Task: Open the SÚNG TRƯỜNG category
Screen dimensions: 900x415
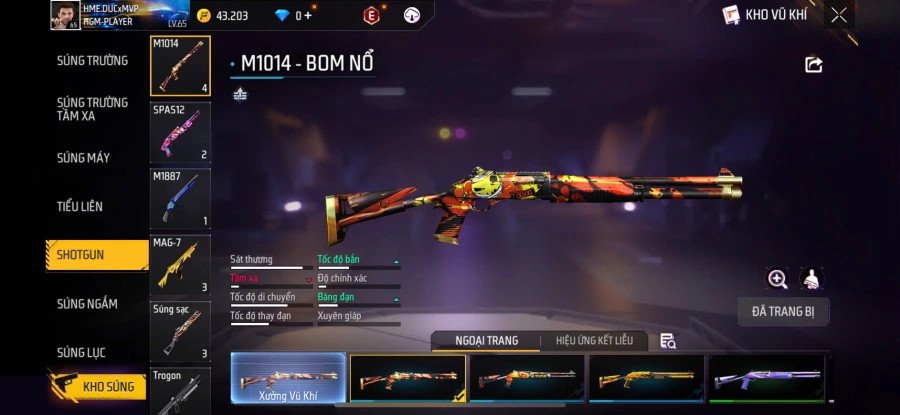Action: [92, 60]
